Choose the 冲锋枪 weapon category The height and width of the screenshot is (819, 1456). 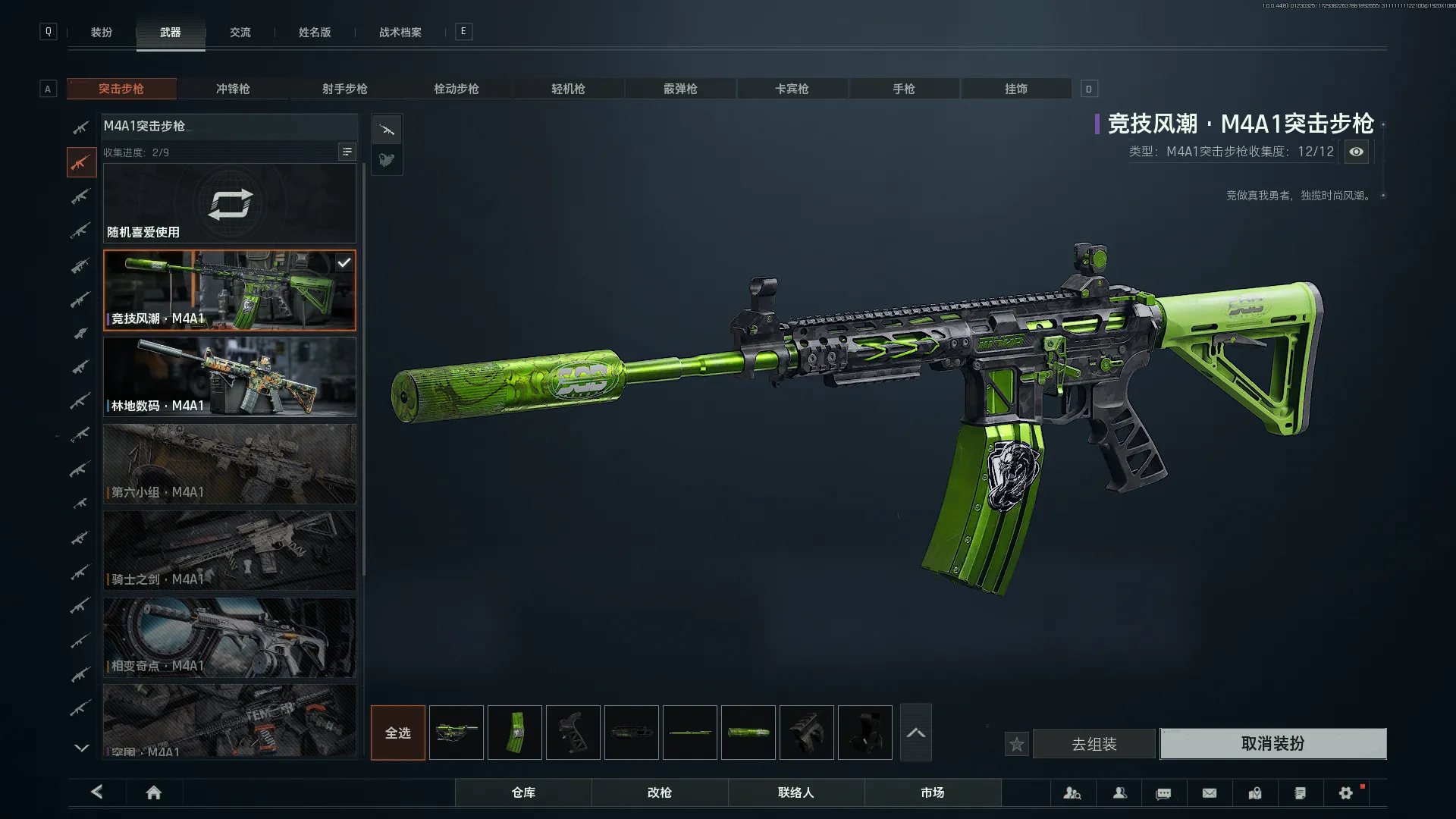coord(233,89)
